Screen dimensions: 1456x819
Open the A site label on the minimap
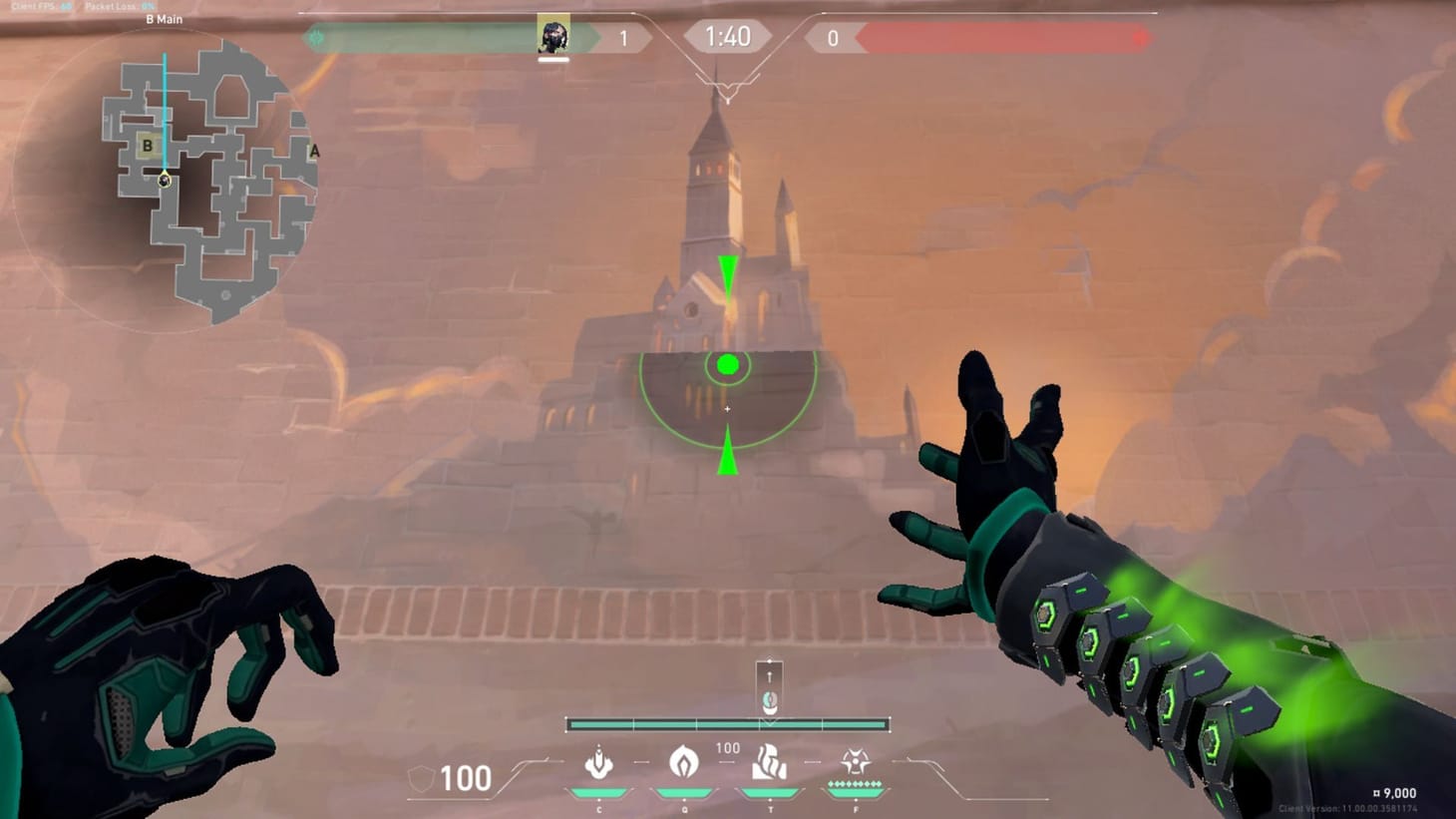click(x=314, y=150)
